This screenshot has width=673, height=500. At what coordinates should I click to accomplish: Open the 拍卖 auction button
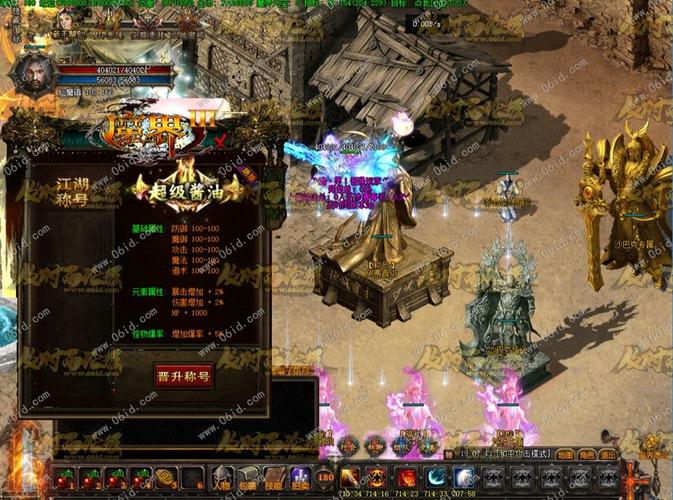pyautogui.click(x=299, y=478)
